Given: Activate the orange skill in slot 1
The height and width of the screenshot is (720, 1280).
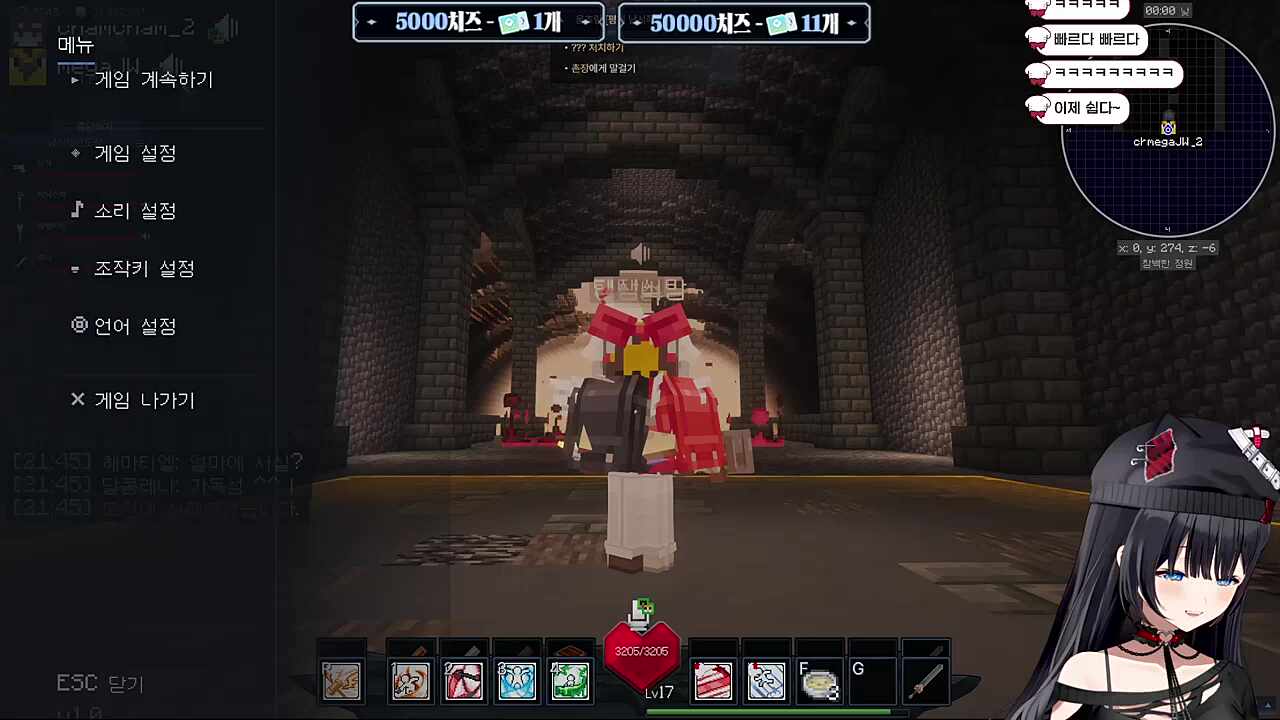Looking at the screenshot, I should point(410,681).
